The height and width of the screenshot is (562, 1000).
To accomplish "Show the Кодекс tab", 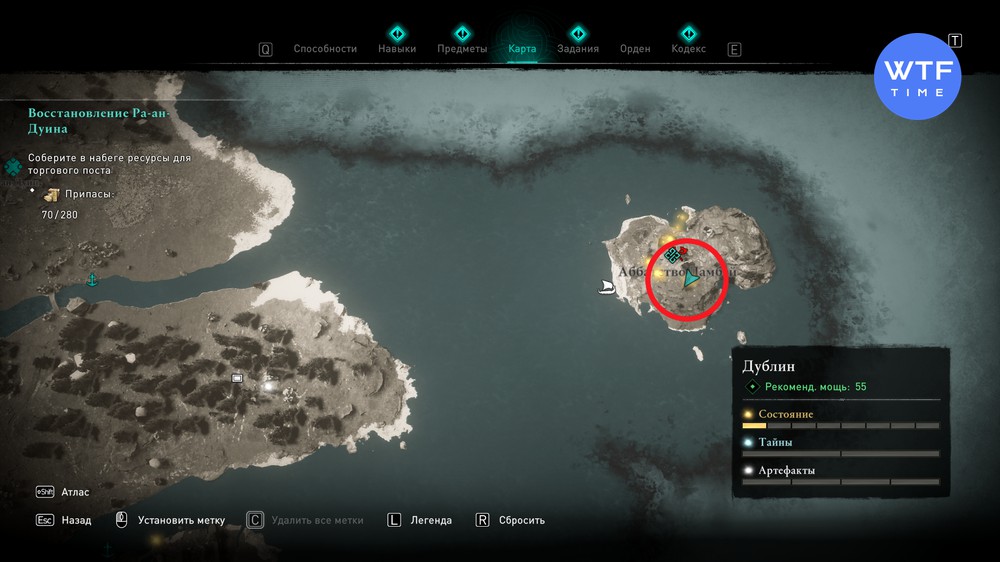I will coord(688,49).
